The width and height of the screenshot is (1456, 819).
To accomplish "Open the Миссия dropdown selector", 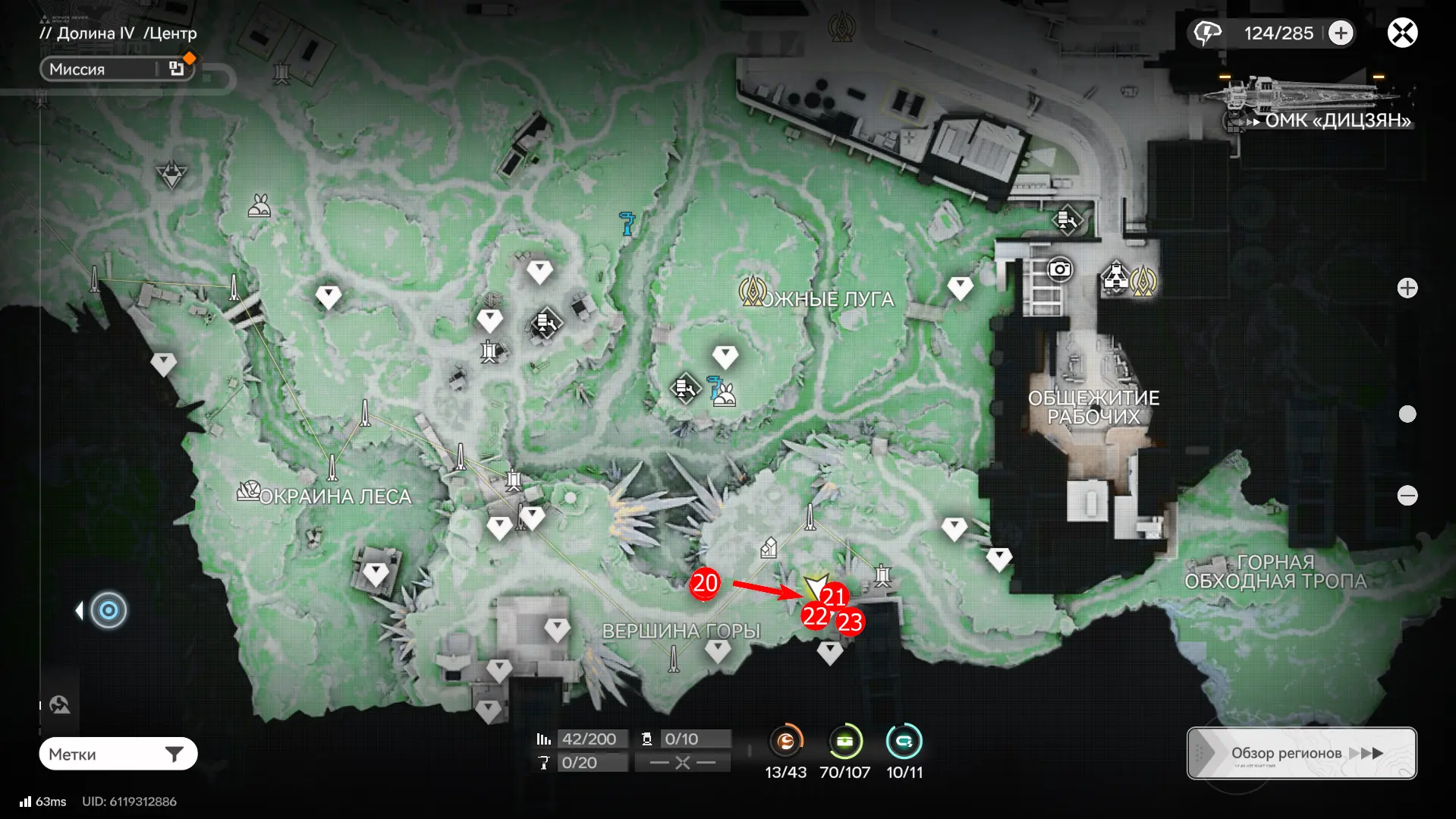I will tap(118, 69).
